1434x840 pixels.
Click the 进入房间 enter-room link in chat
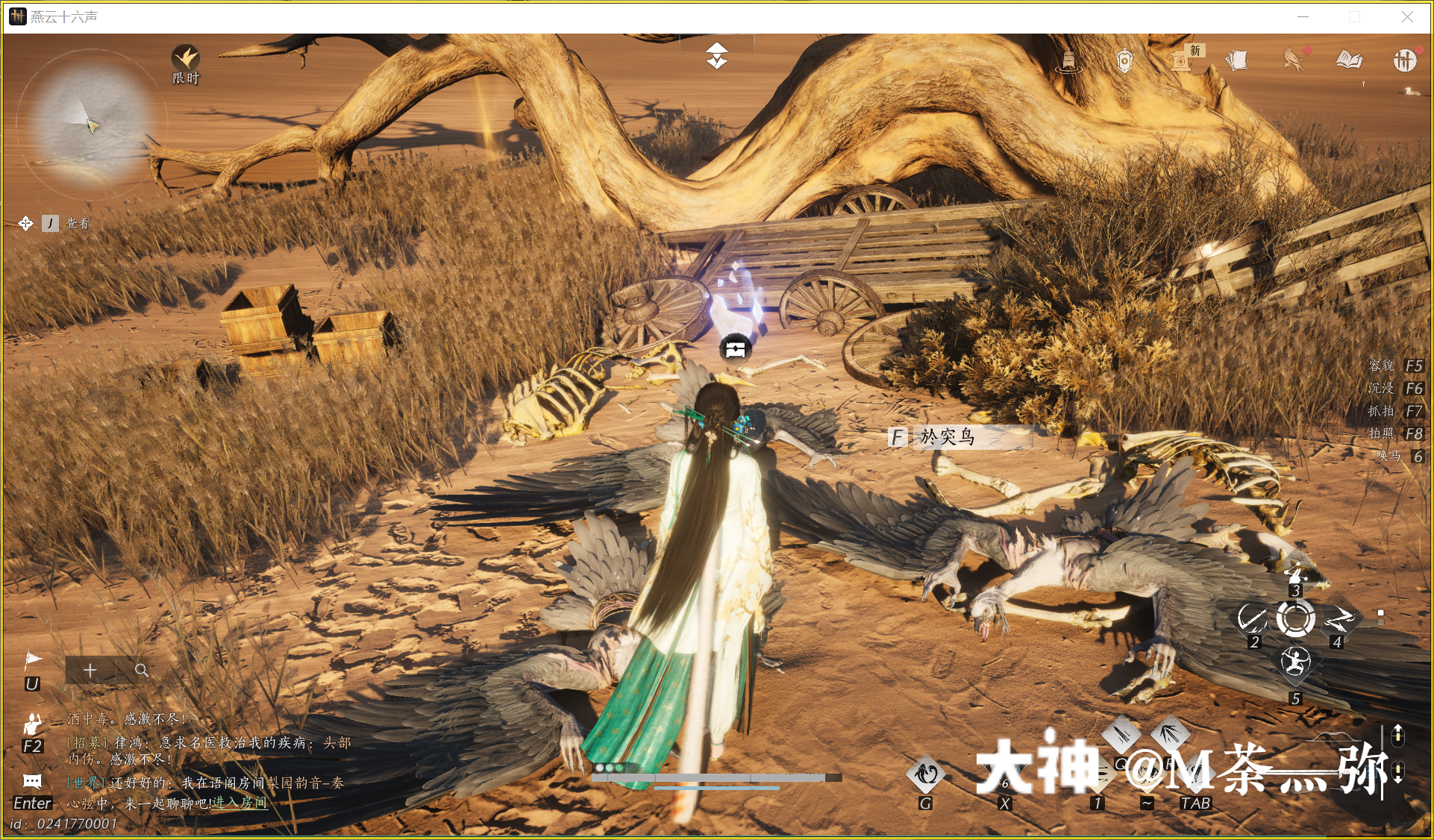(x=239, y=803)
